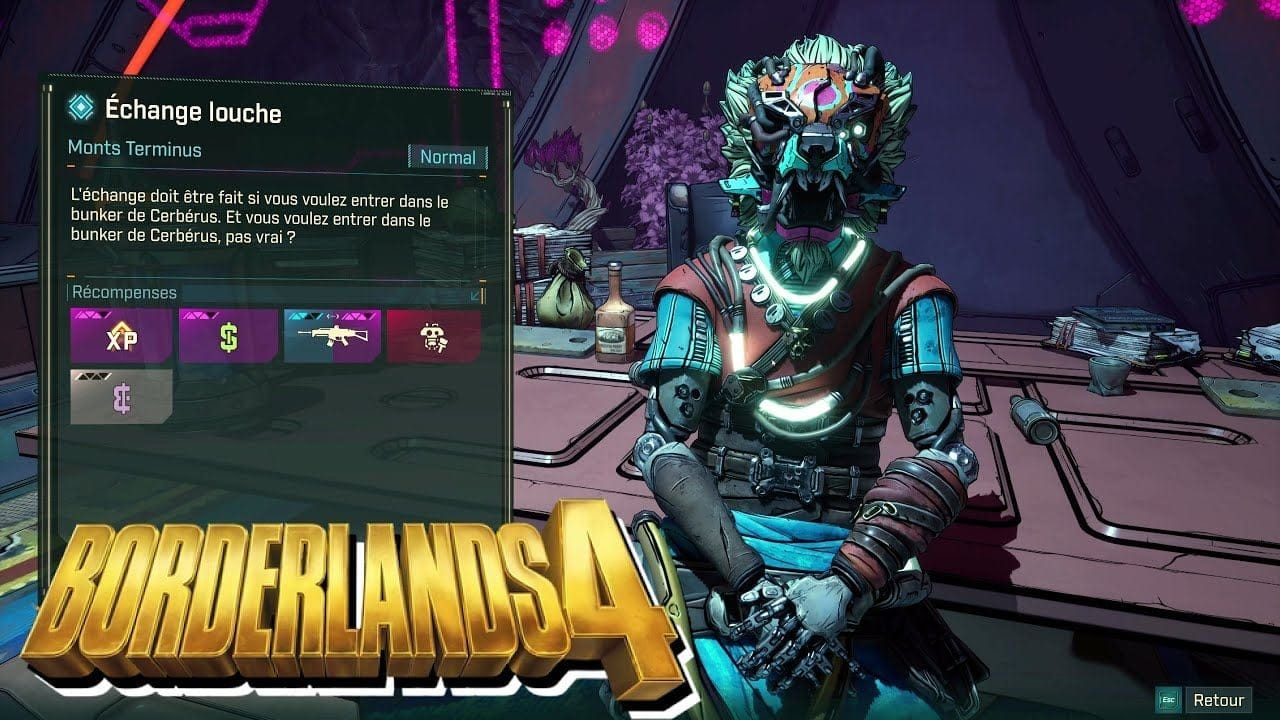Click the XP reward tile
This screenshot has height=720, width=1280.
121,336
